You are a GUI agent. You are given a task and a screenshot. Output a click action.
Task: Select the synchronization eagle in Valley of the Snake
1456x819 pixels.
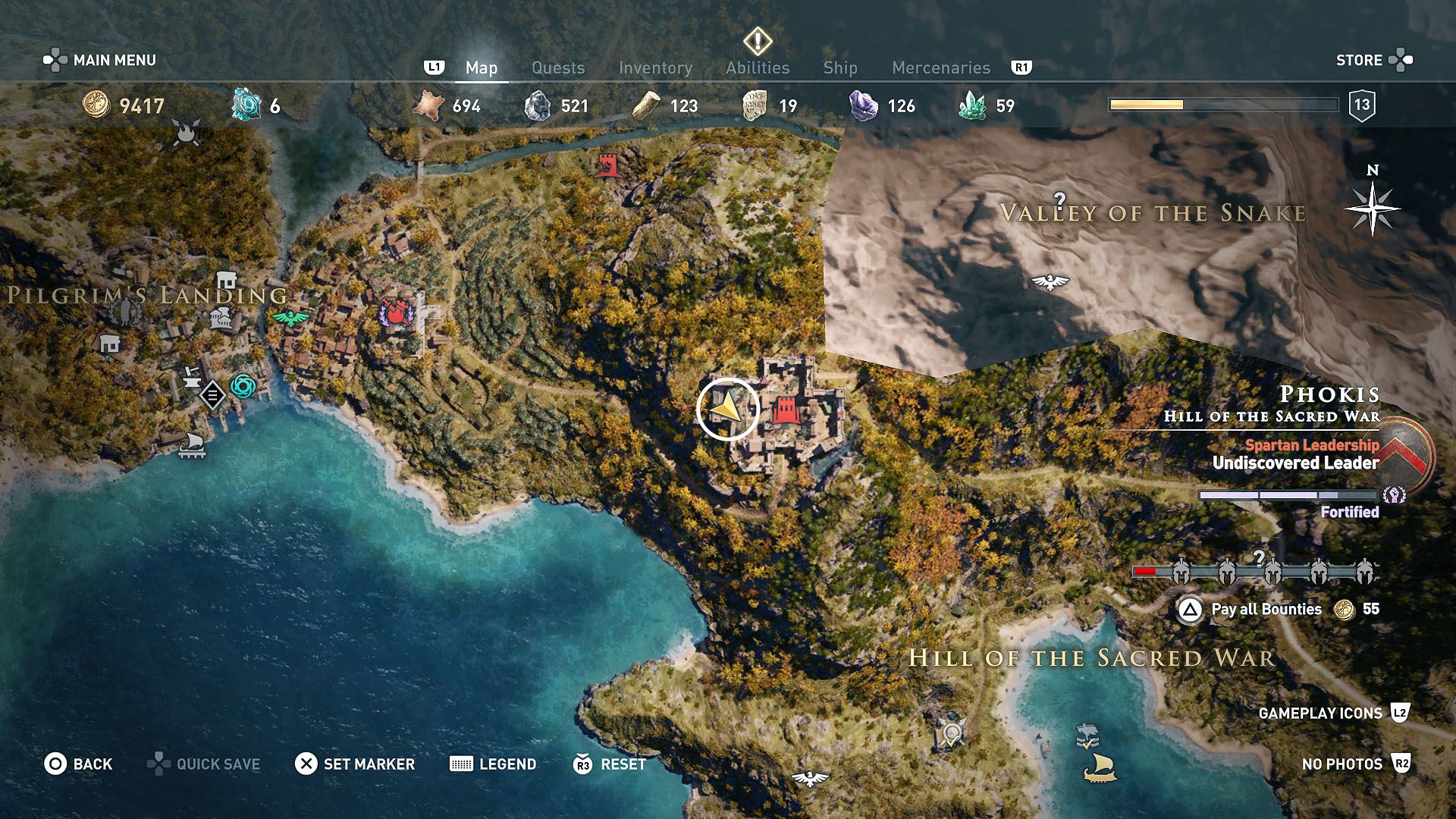click(x=1052, y=280)
